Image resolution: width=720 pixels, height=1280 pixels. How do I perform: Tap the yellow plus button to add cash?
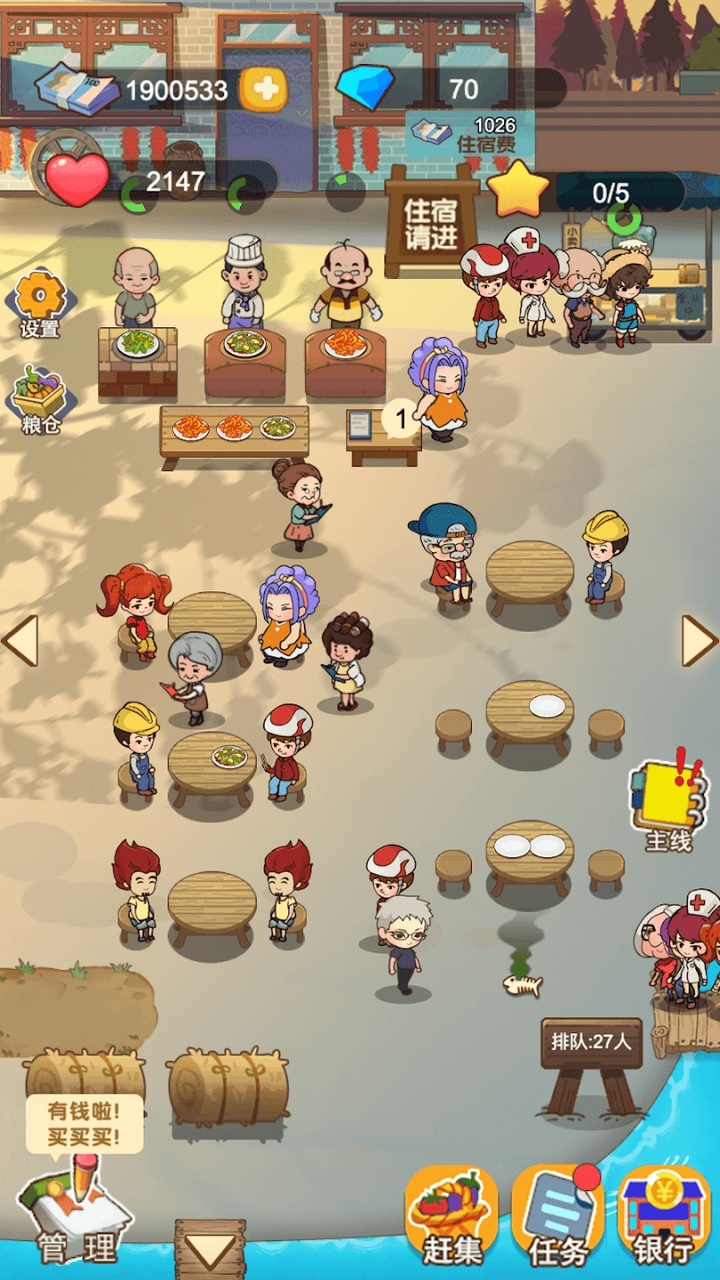tap(264, 91)
